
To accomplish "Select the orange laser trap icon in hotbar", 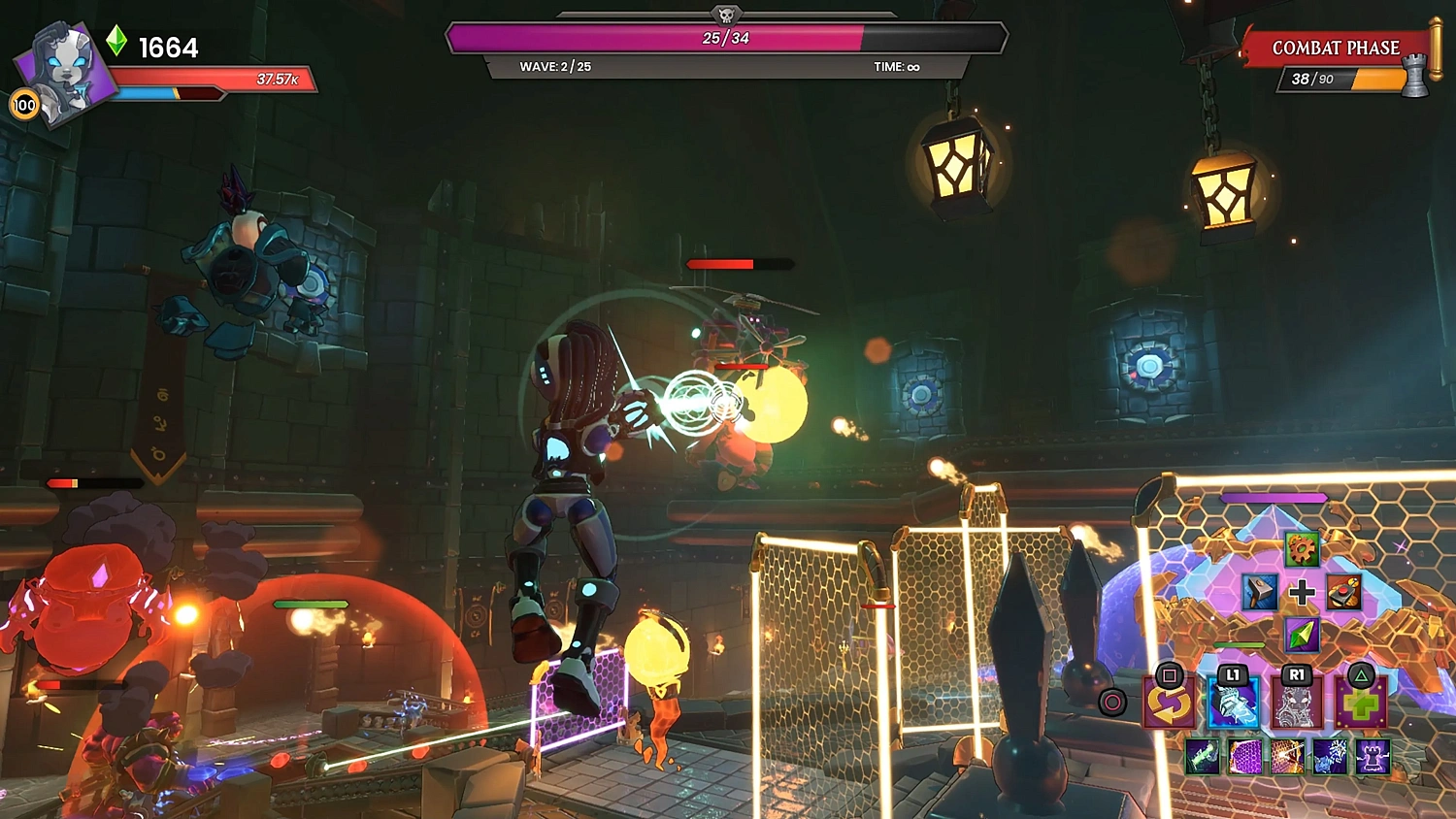I will (1287, 757).
